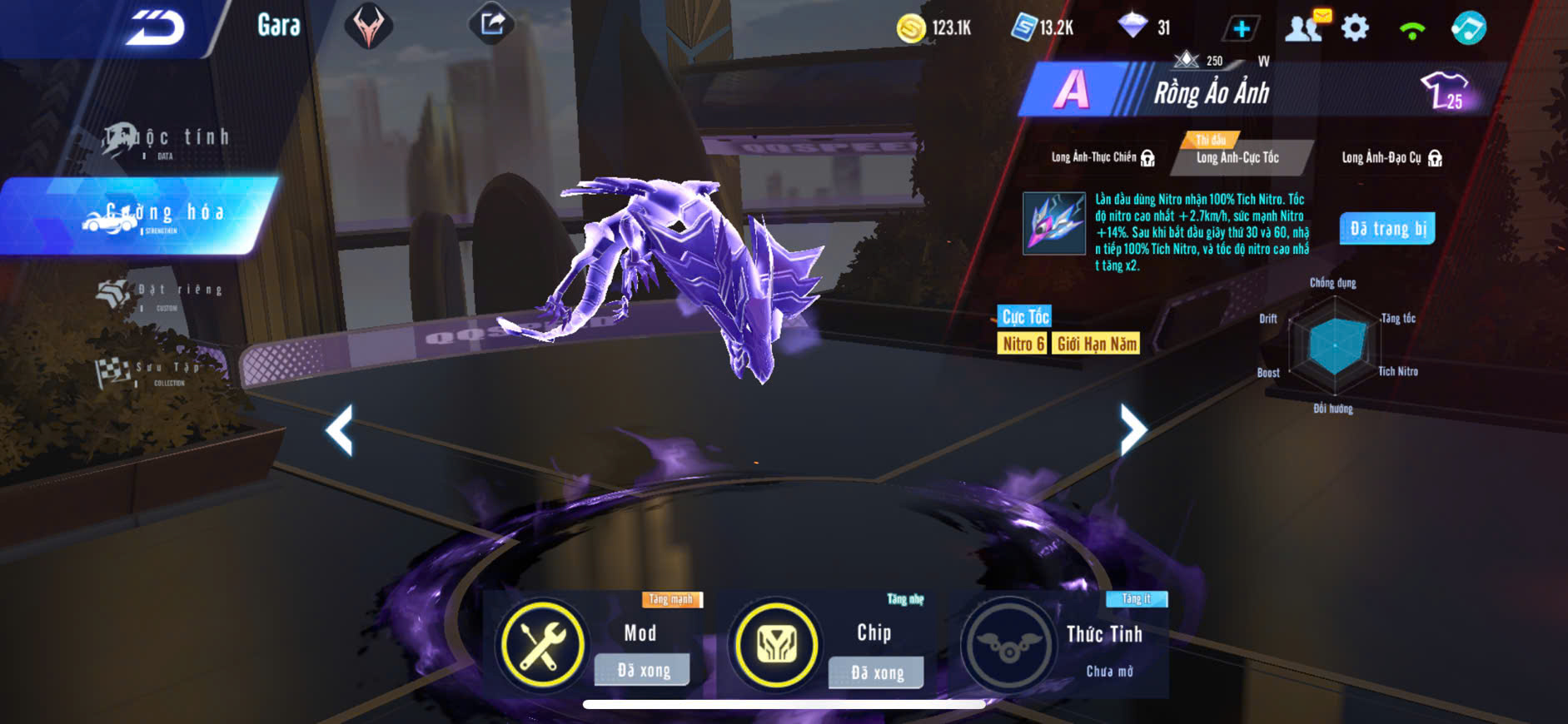Show the next car with right arrow

click(1132, 429)
